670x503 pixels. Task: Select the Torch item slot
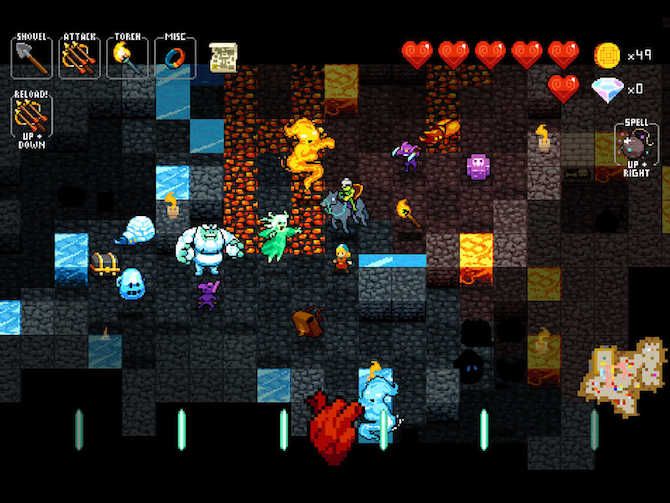point(127,57)
